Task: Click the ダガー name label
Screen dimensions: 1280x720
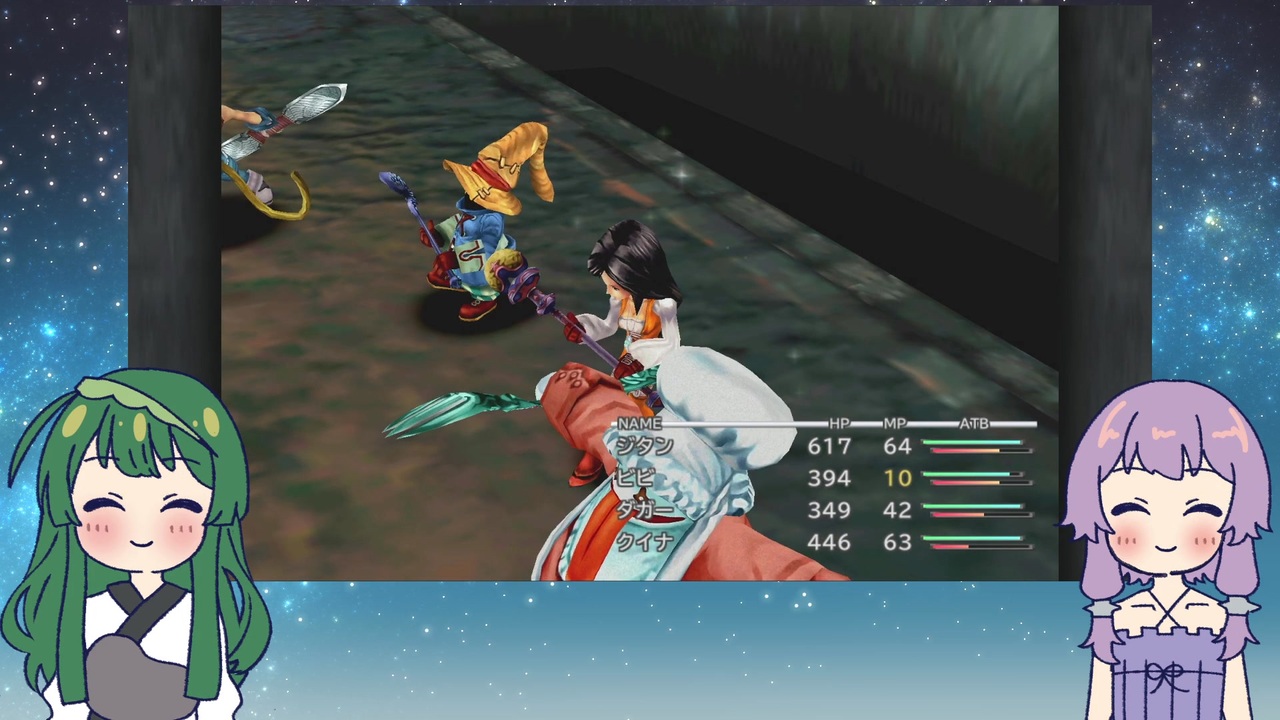Action: click(645, 510)
